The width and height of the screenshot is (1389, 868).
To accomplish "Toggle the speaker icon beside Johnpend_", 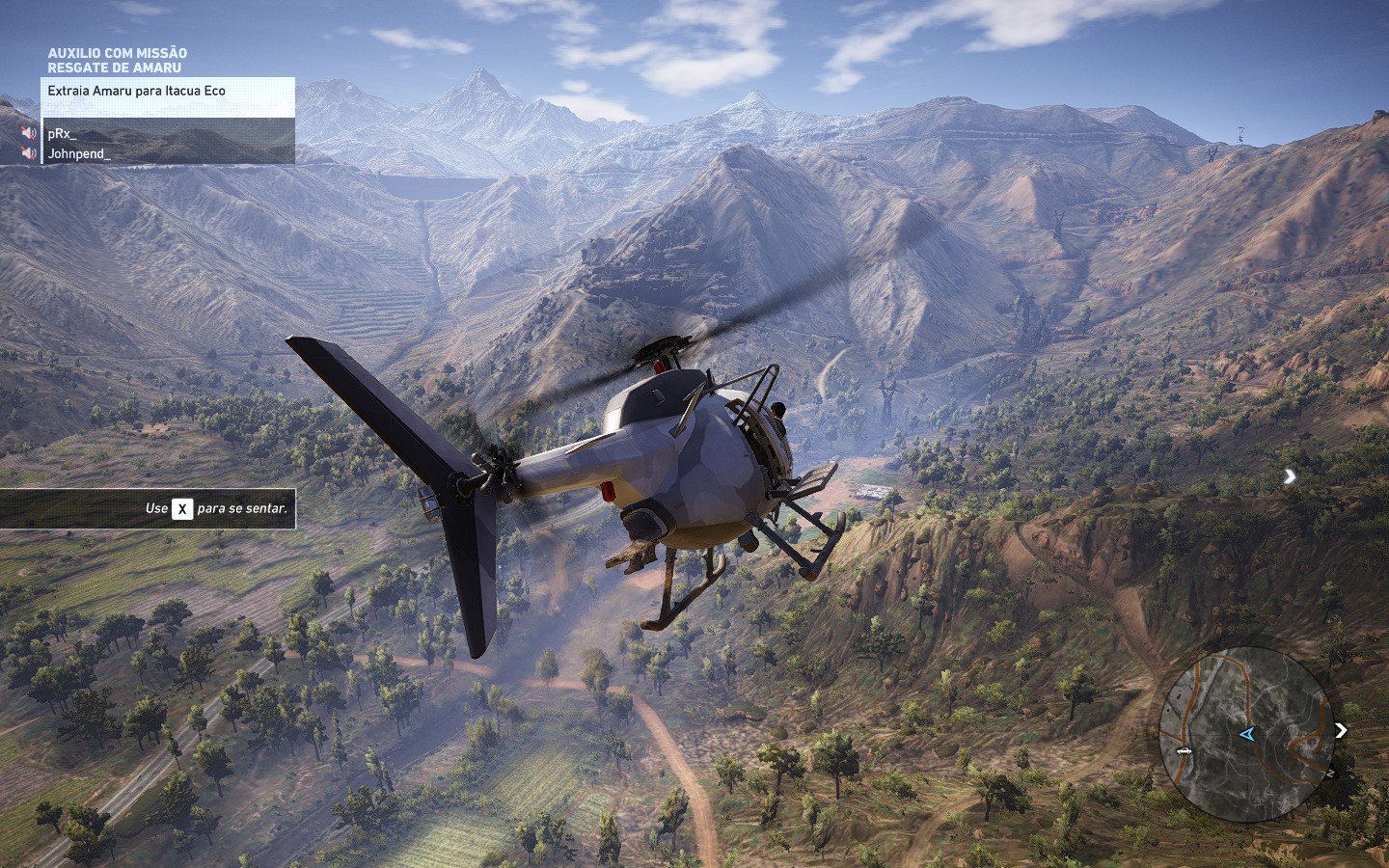I will [x=29, y=153].
